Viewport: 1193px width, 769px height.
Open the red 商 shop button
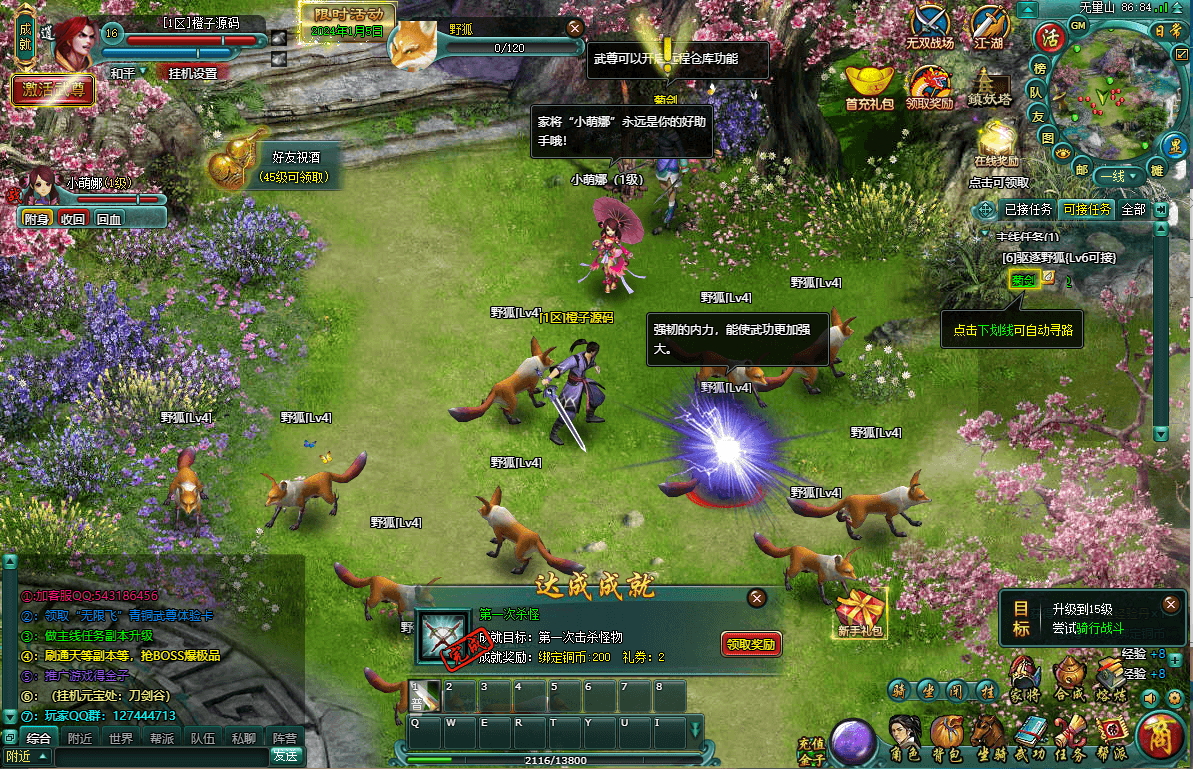coord(1161,738)
